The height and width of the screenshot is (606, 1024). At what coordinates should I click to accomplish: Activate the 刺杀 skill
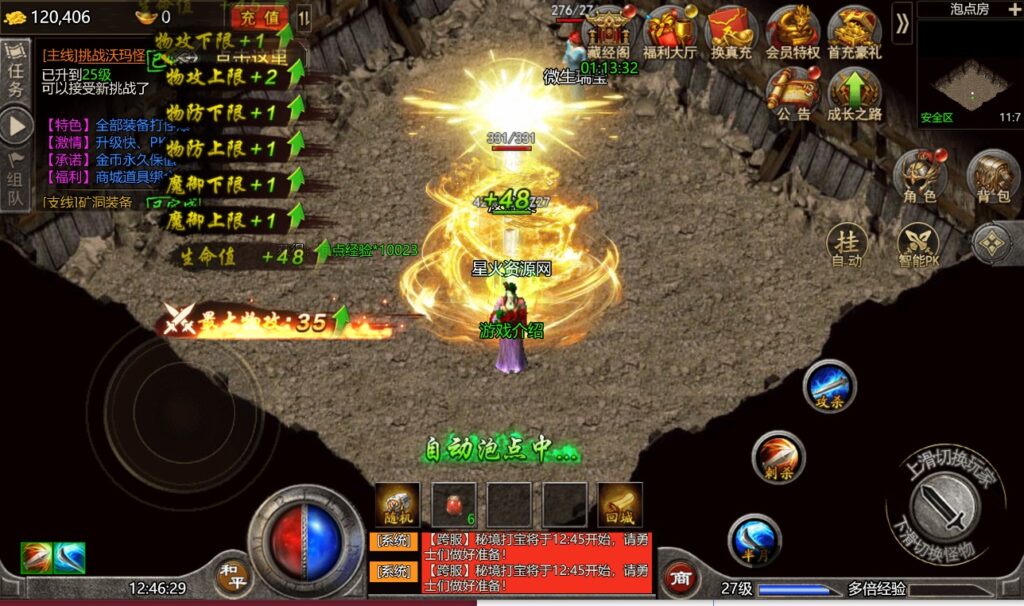pyautogui.click(x=778, y=457)
